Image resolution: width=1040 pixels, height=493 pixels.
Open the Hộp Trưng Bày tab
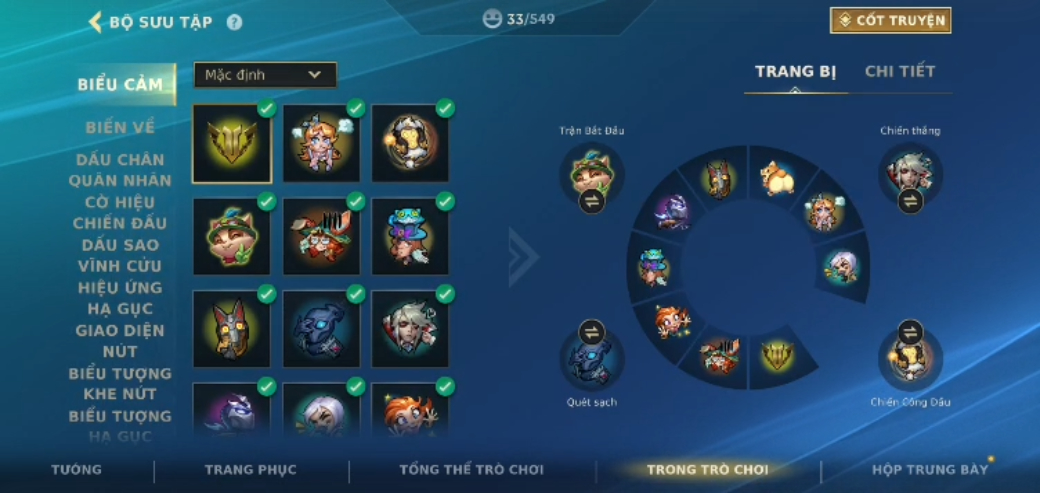point(930,470)
